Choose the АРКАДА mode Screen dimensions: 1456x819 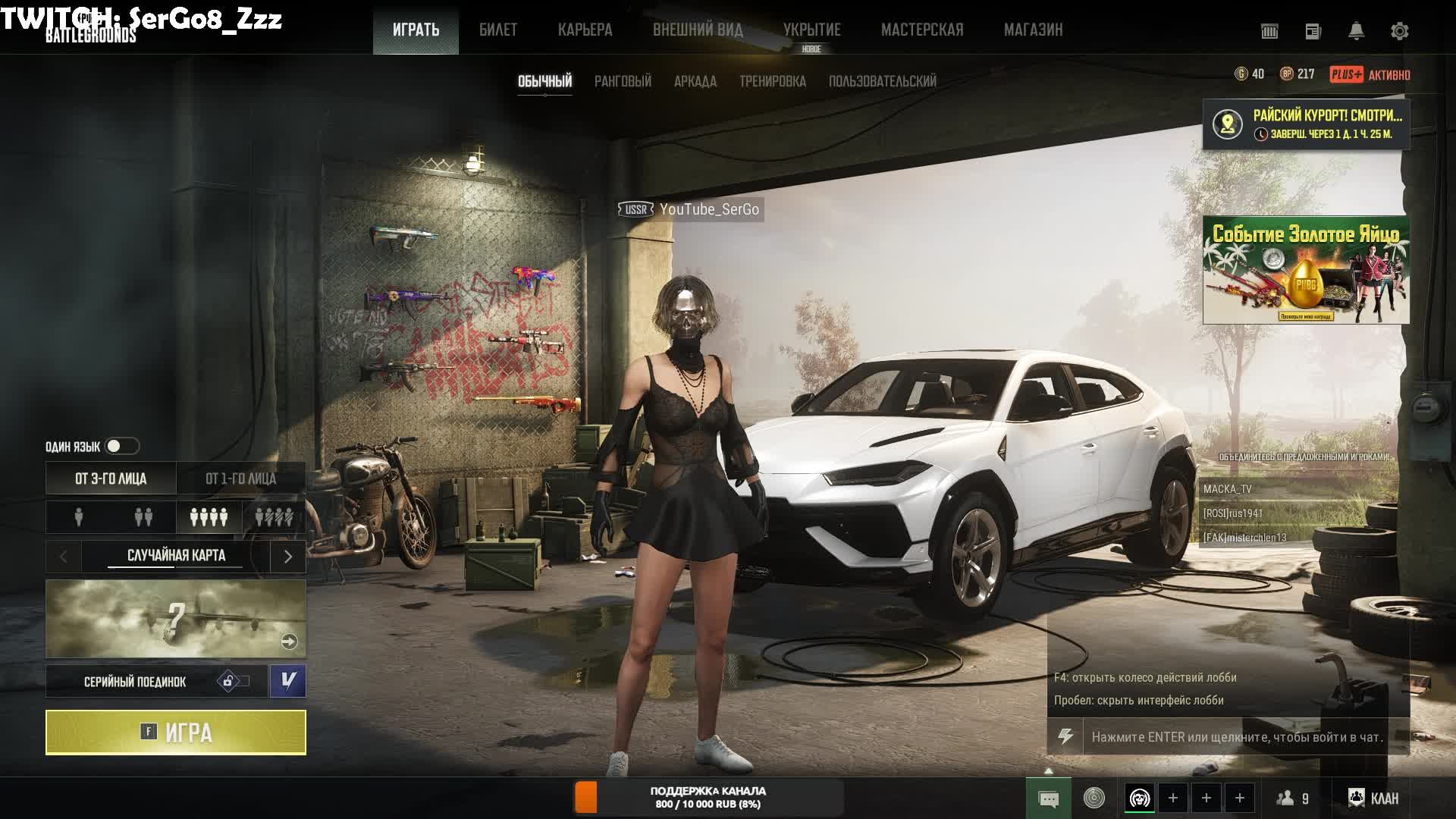click(695, 81)
